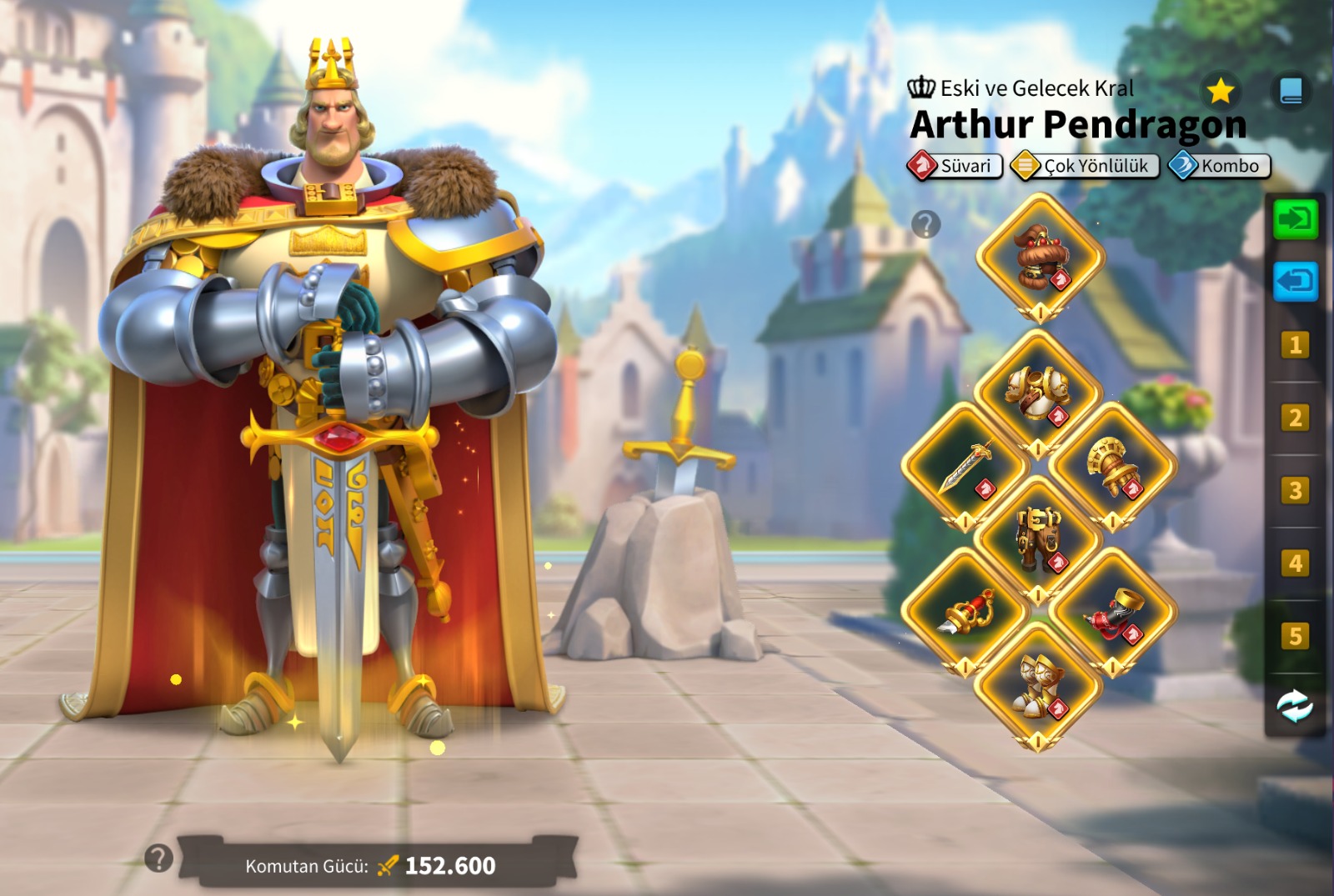Select the Çok Yönlülük tag
The height and width of the screenshot is (896, 1334).
point(1085,166)
